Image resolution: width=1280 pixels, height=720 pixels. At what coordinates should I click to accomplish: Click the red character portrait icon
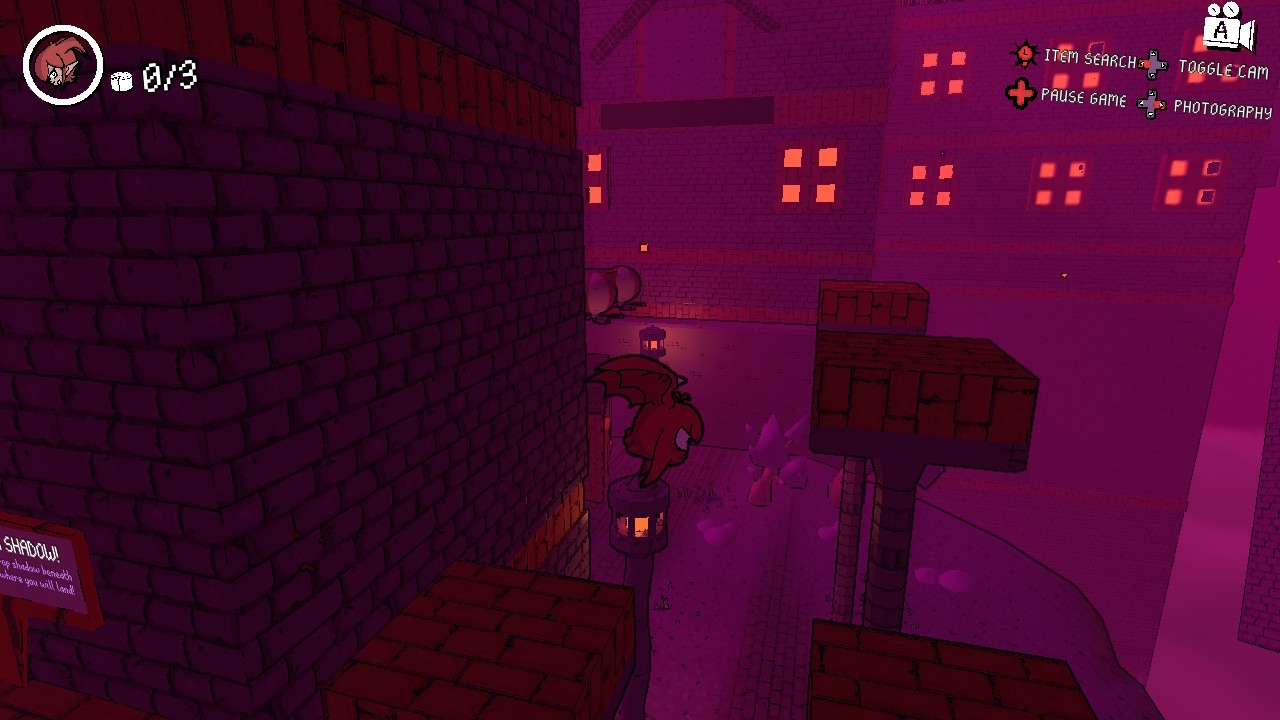pos(63,65)
